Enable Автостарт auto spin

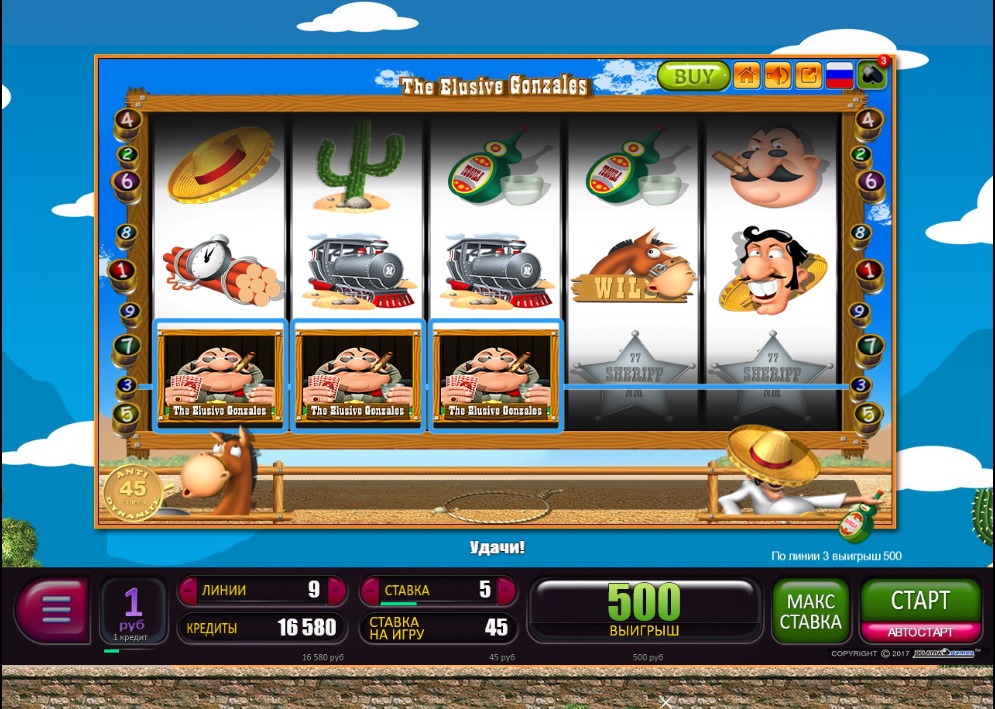[x=920, y=632]
